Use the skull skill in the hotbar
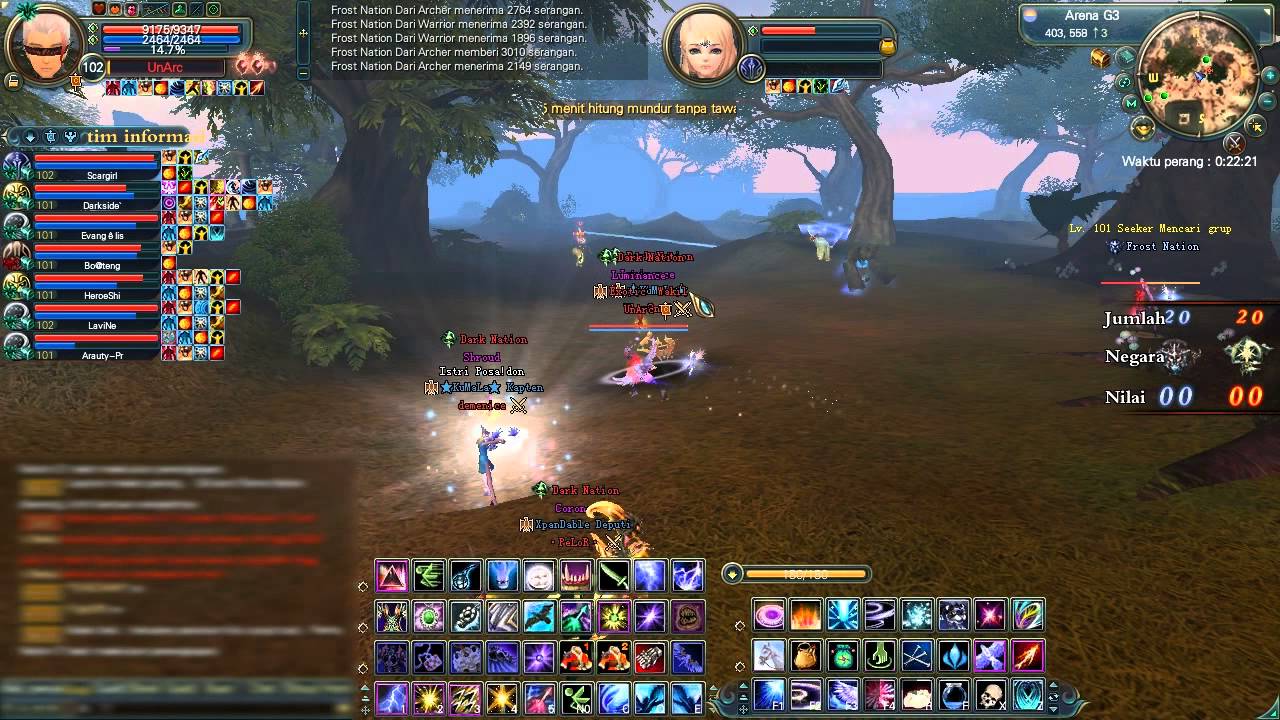 click(x=990, y=695)
